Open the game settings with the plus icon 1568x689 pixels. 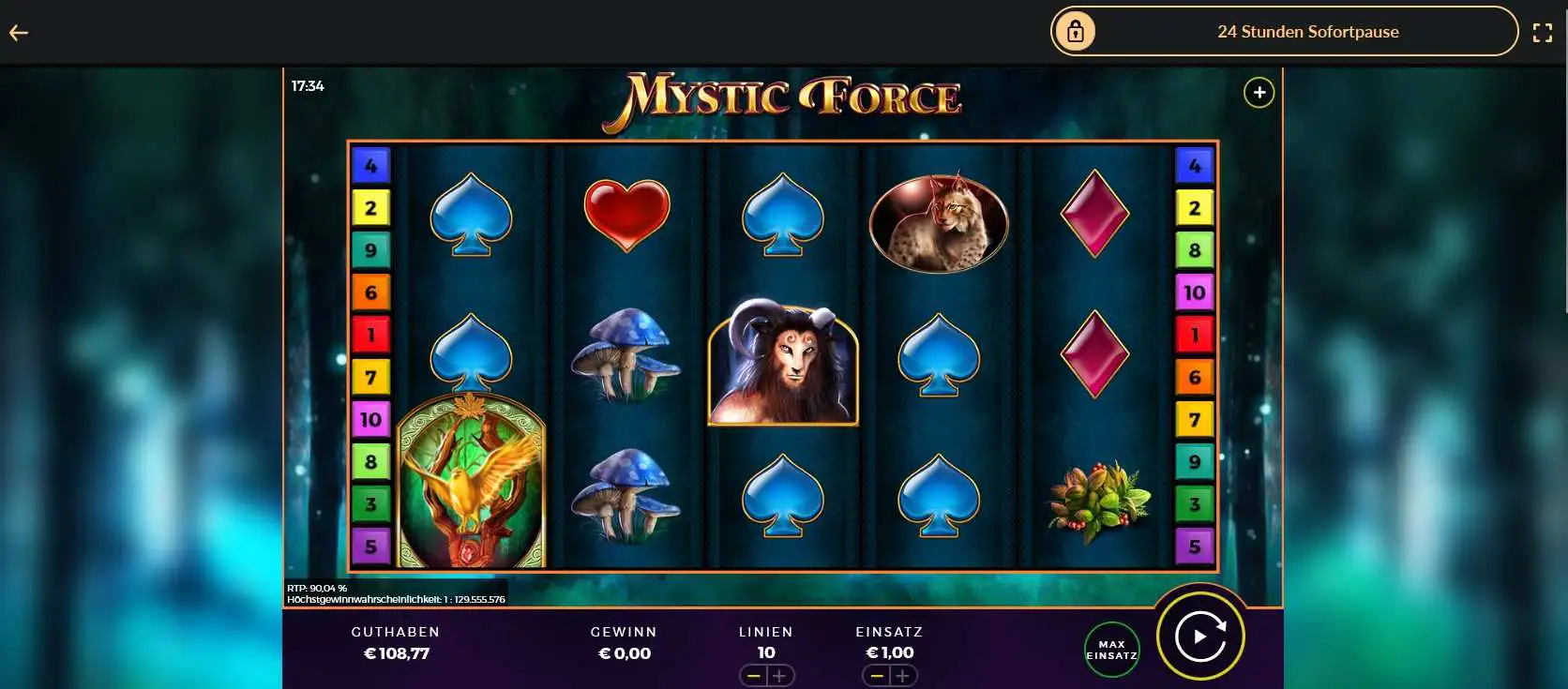[1259, 92]
